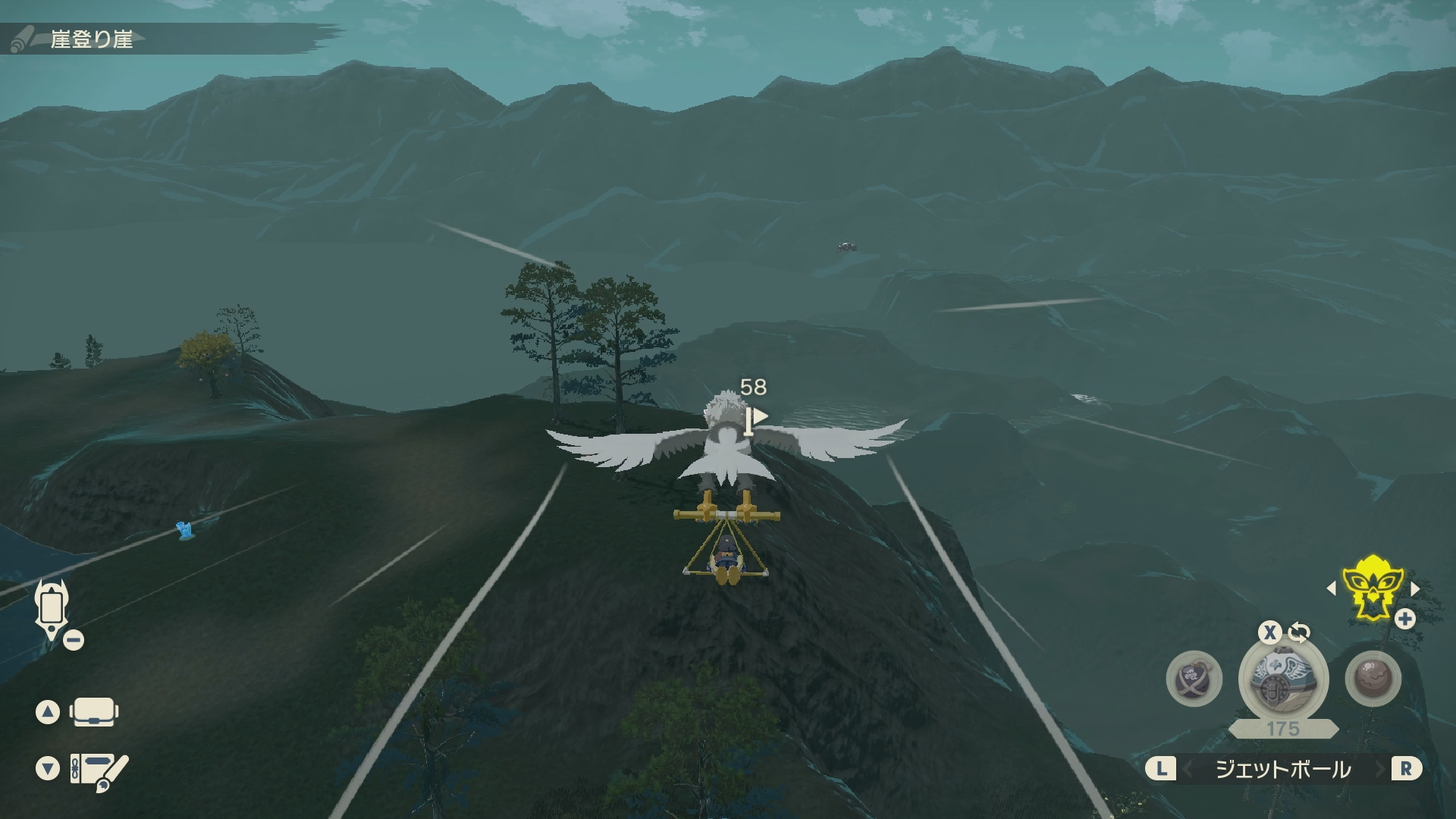
Task: Choose the dark purple item slot left of Jet Ball
Action: coord(1194,679)
